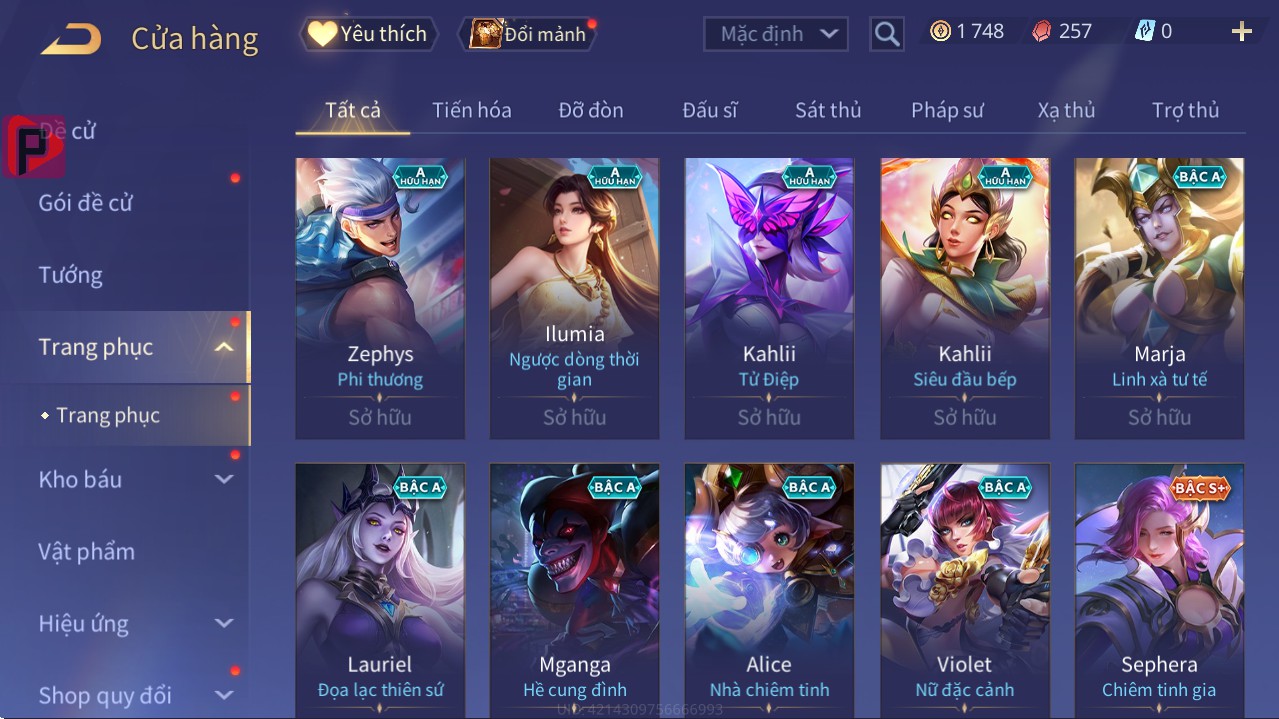Image resolution: width=1279 pixels, height=719 pixels.
Task: Choose the Kahlii Tử Điệp skin card
Action: click(769, 298)
